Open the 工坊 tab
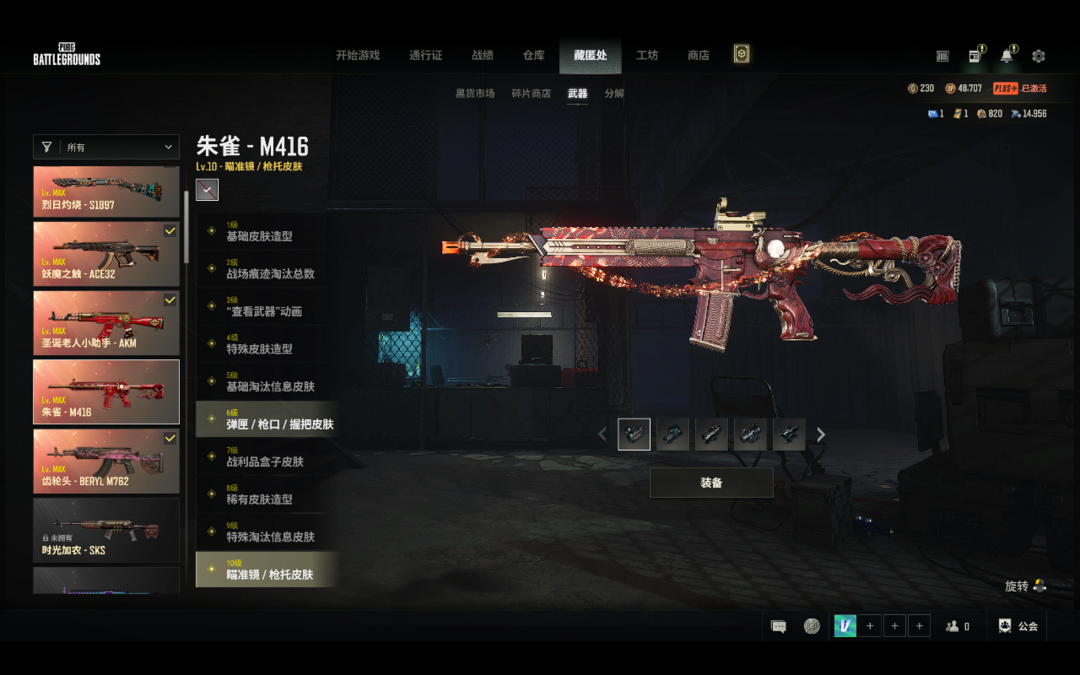Image resolution: width=1080 pixels, height=675 pixels. [647, 55]
